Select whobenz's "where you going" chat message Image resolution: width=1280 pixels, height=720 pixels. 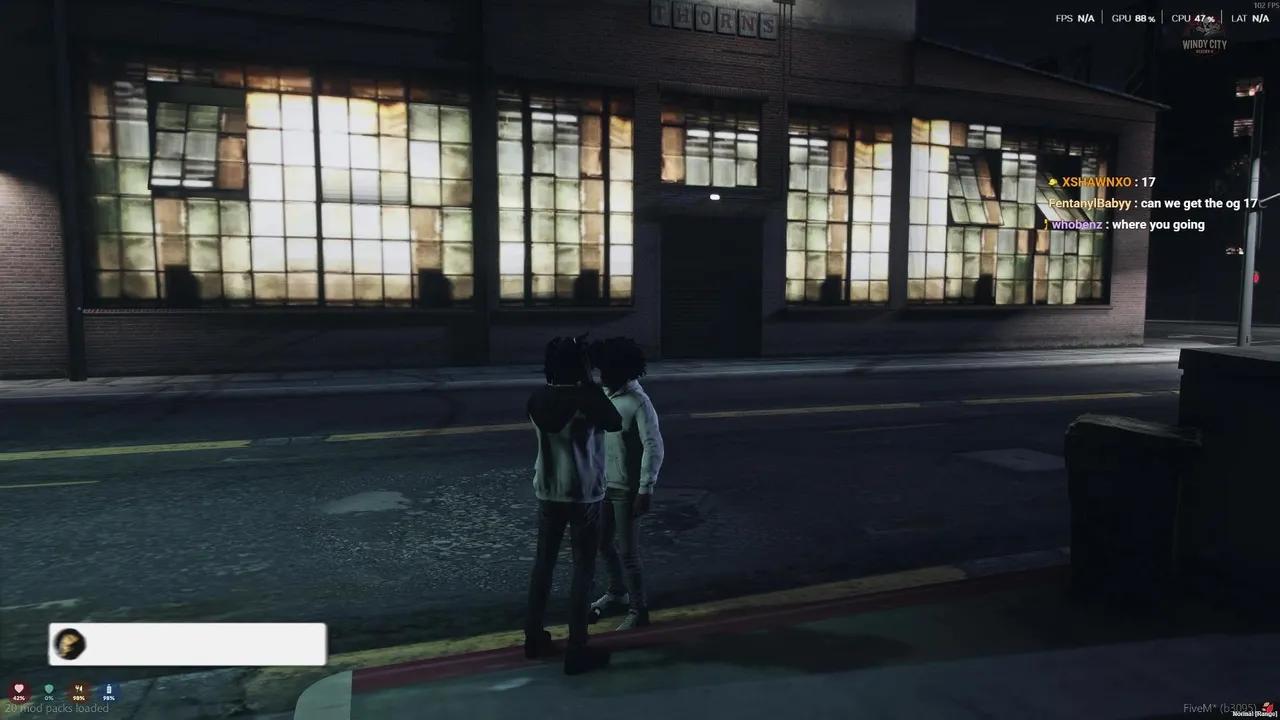1158,225
